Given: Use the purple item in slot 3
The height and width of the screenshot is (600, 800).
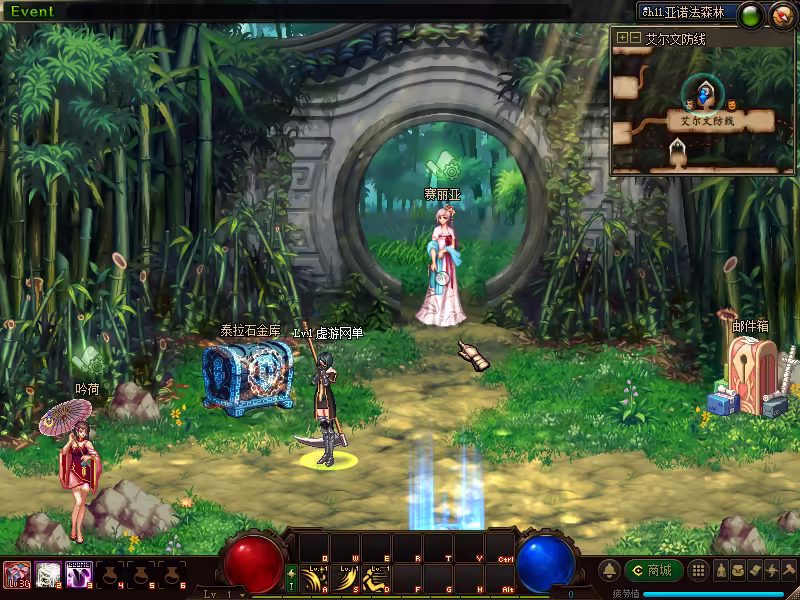Looking at the screenshot, I should [x=78, y=574].
